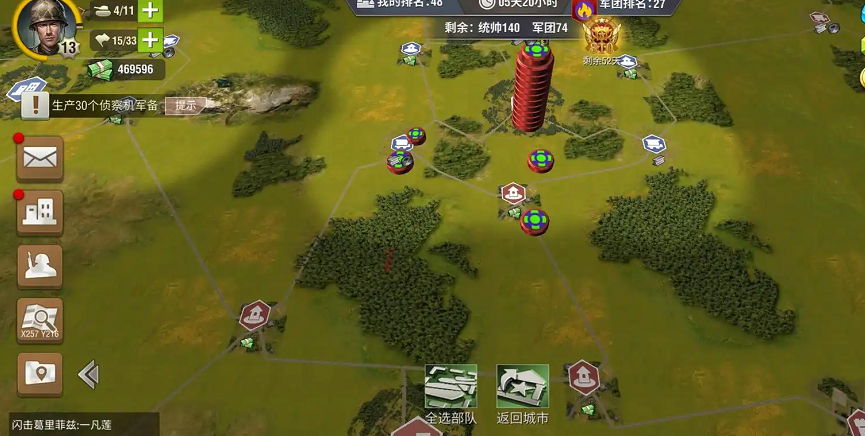
Task: Open the golden event medal badge
Action: click(x=602, y=38)
